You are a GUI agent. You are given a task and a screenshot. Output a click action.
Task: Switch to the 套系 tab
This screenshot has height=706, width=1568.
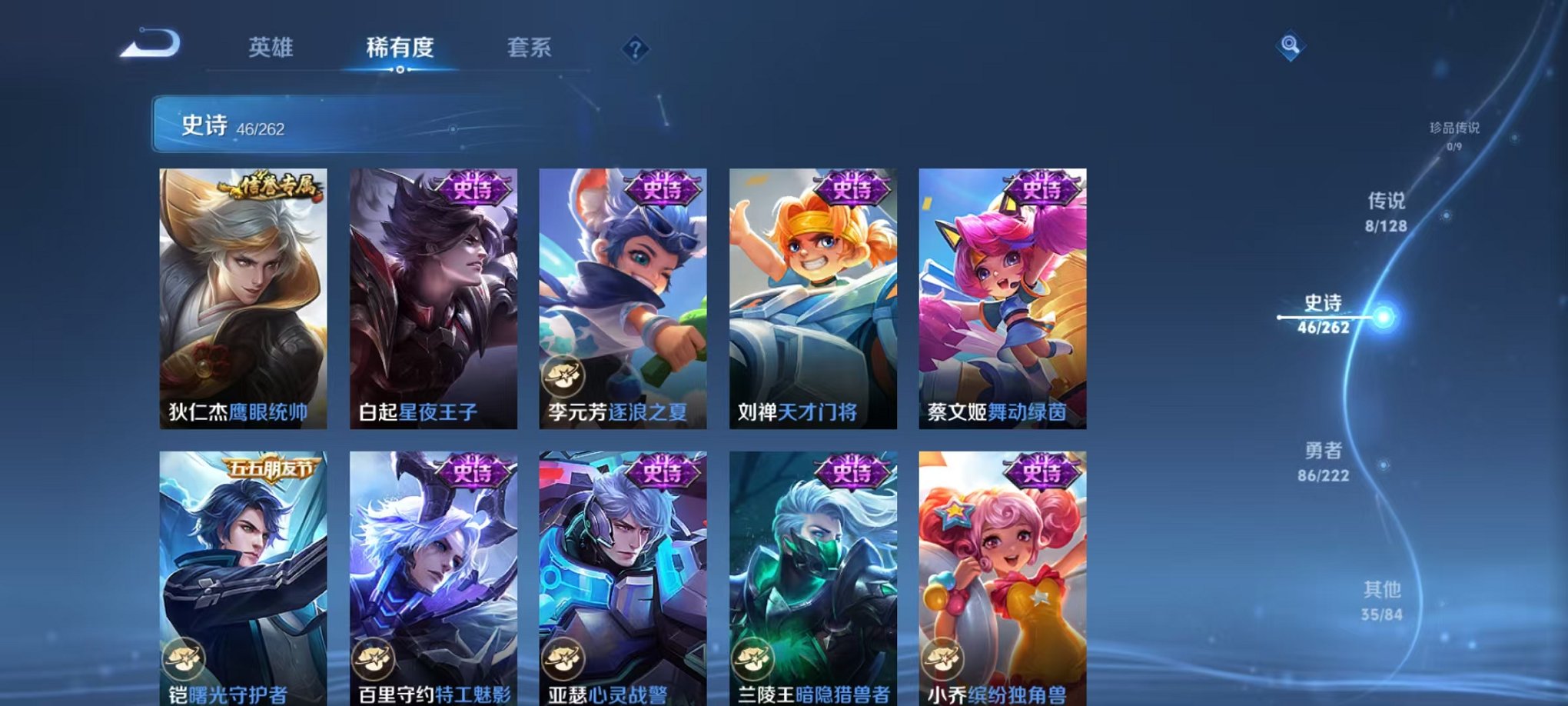(x=530, y=48)
